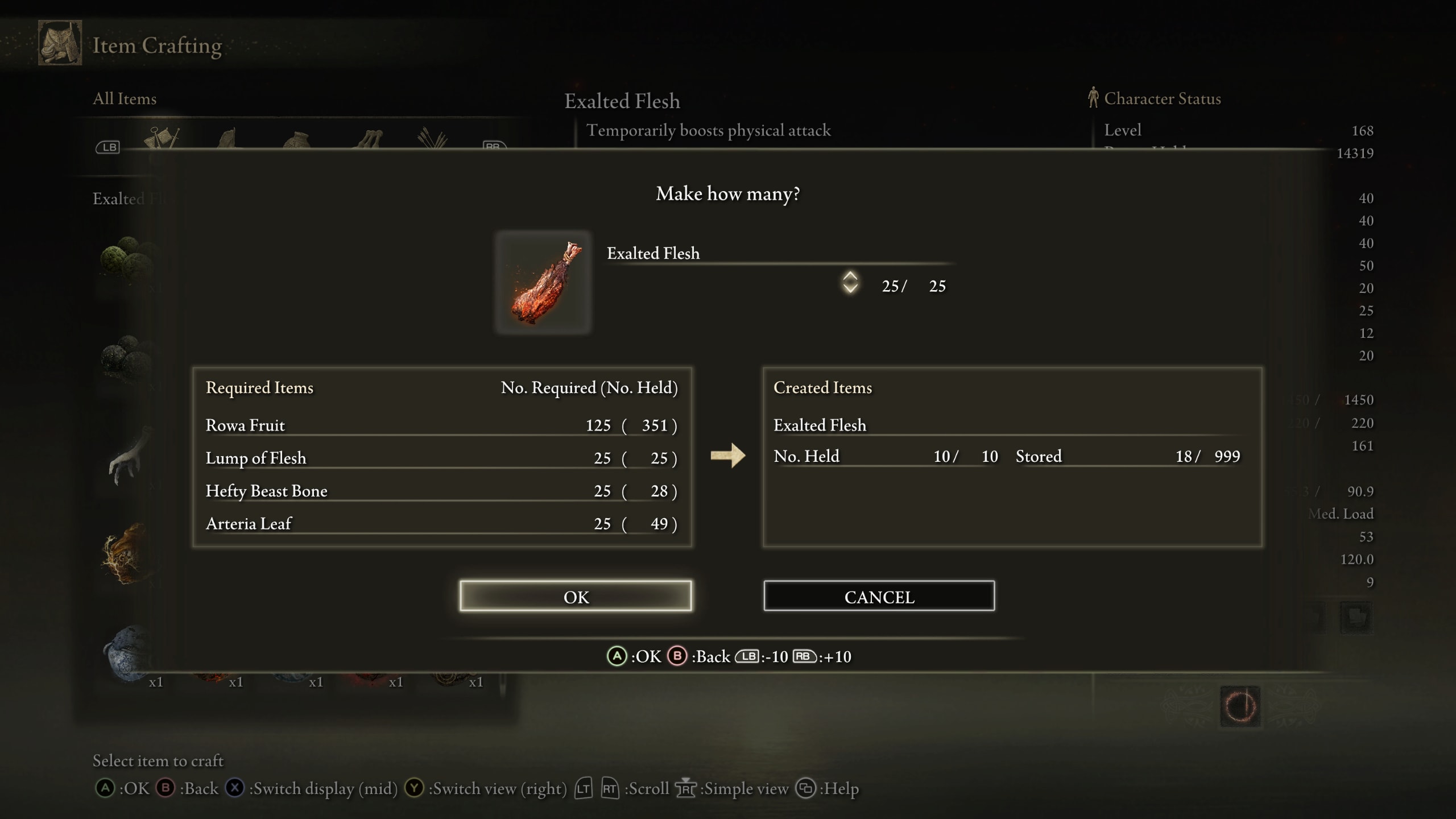
Task: Choose the Lump of Flesh ingredient row
Action: [441, 458]
